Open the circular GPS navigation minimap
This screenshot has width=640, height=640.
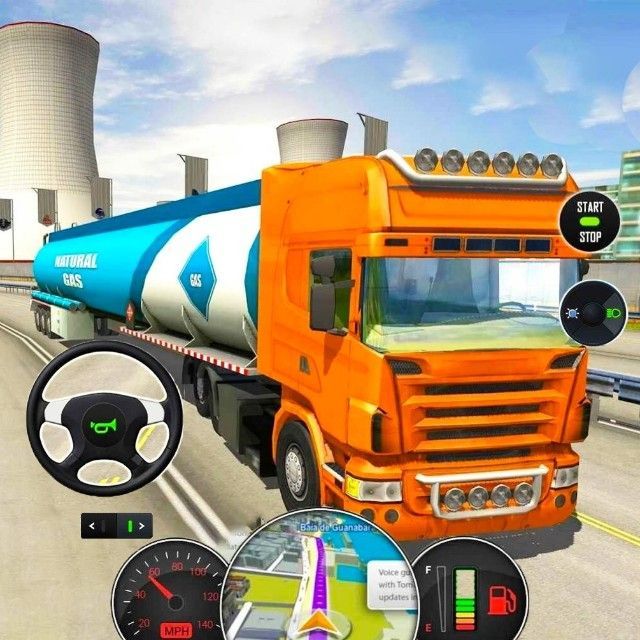[318, 580]
